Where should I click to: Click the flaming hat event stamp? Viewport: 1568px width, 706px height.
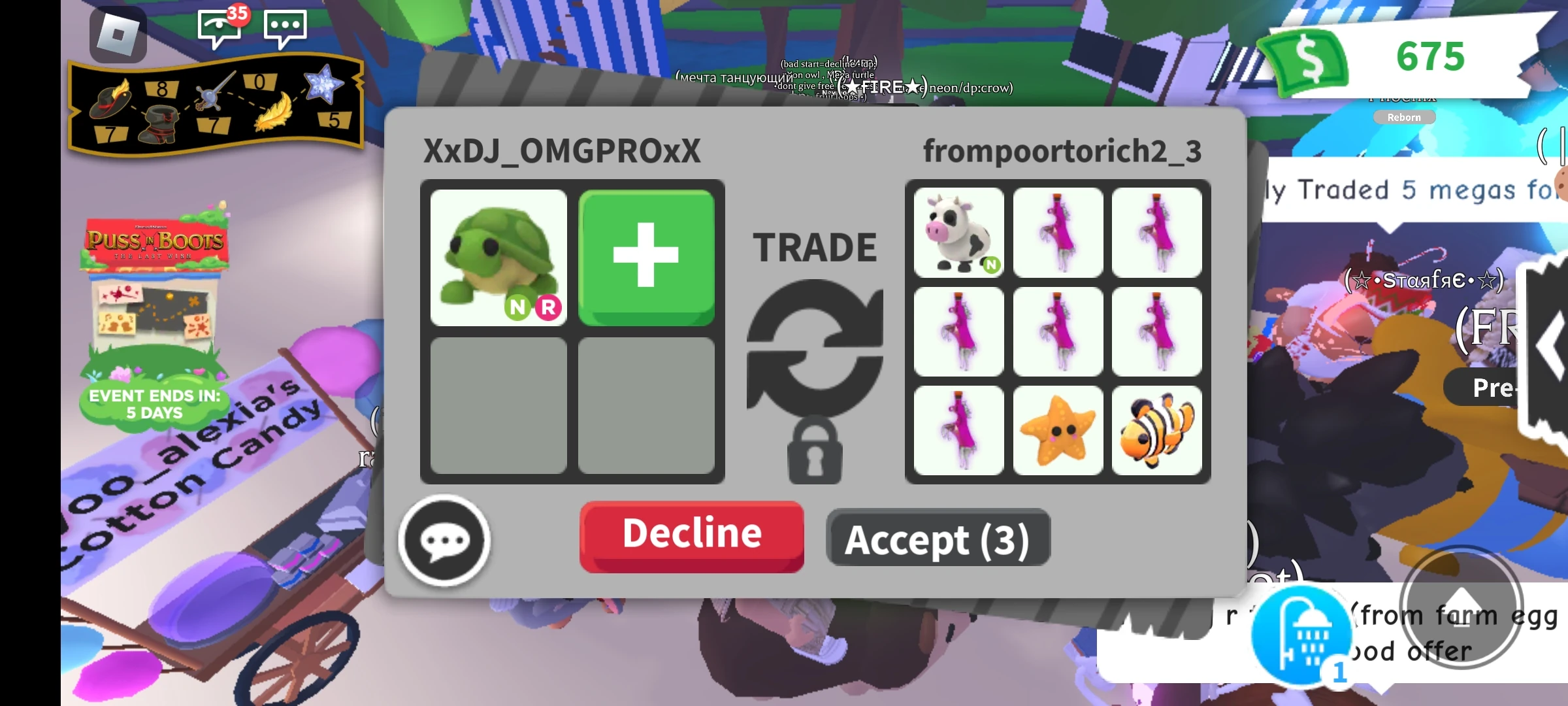pyautogui.click(x=111, y=101)
